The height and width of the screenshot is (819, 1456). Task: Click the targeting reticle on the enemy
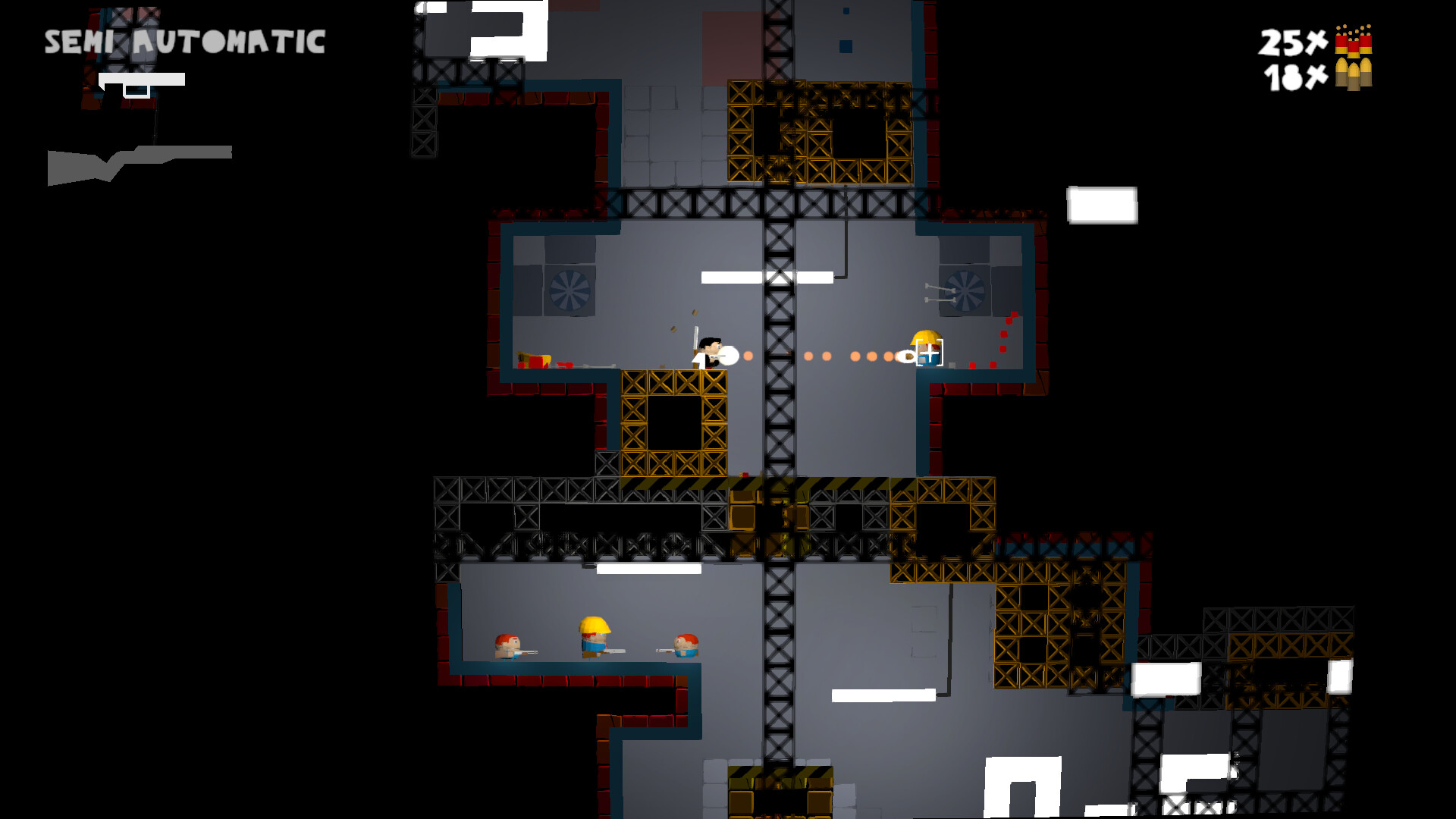coord(930,352)
